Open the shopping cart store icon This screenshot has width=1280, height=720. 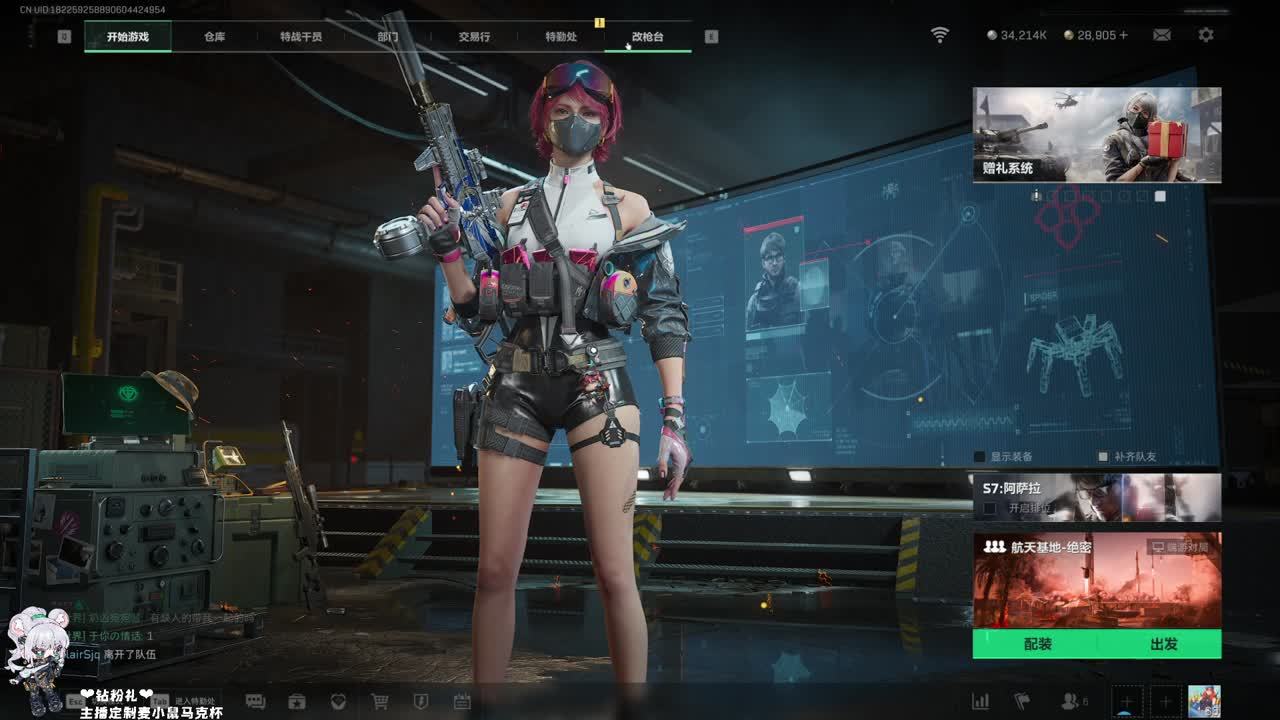click(380, 702)
